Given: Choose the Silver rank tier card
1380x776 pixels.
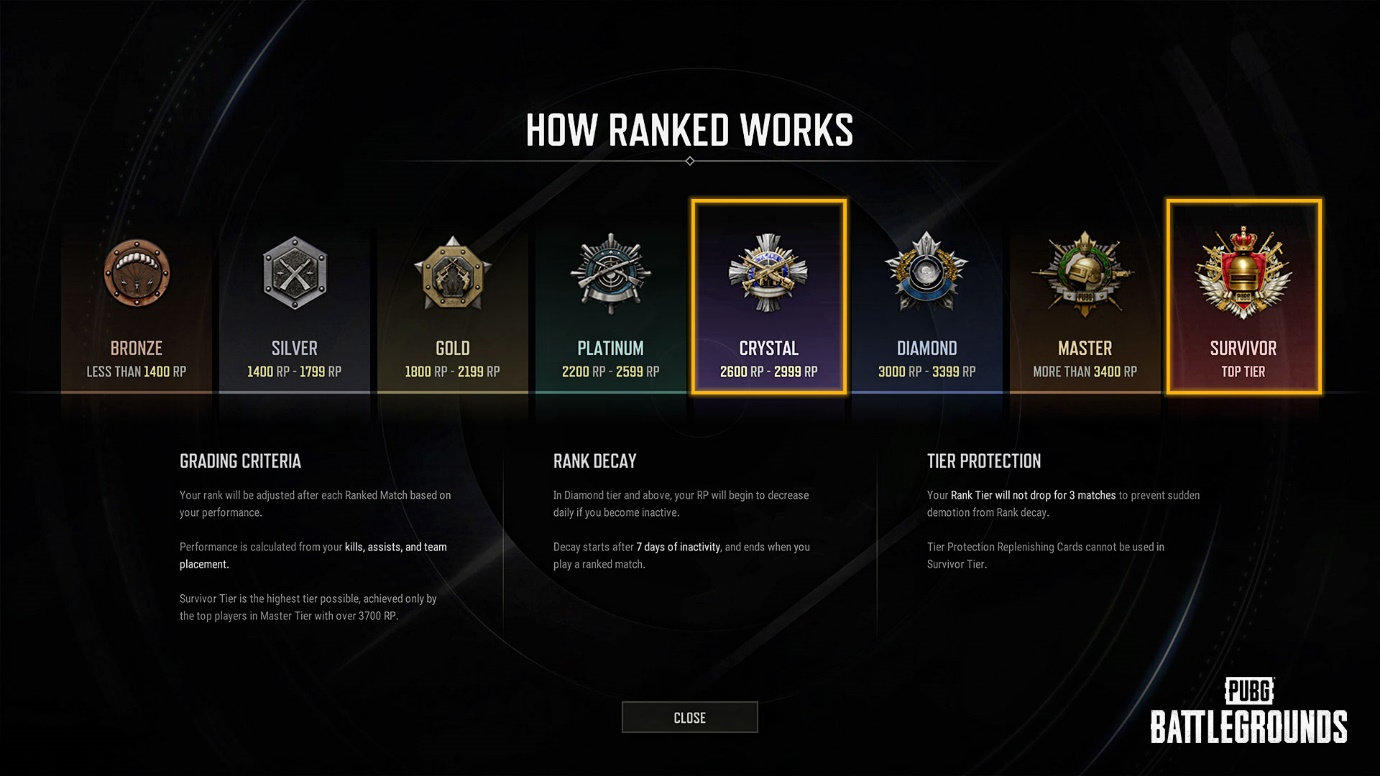Looking at the screenshot, I should (294, 300).
